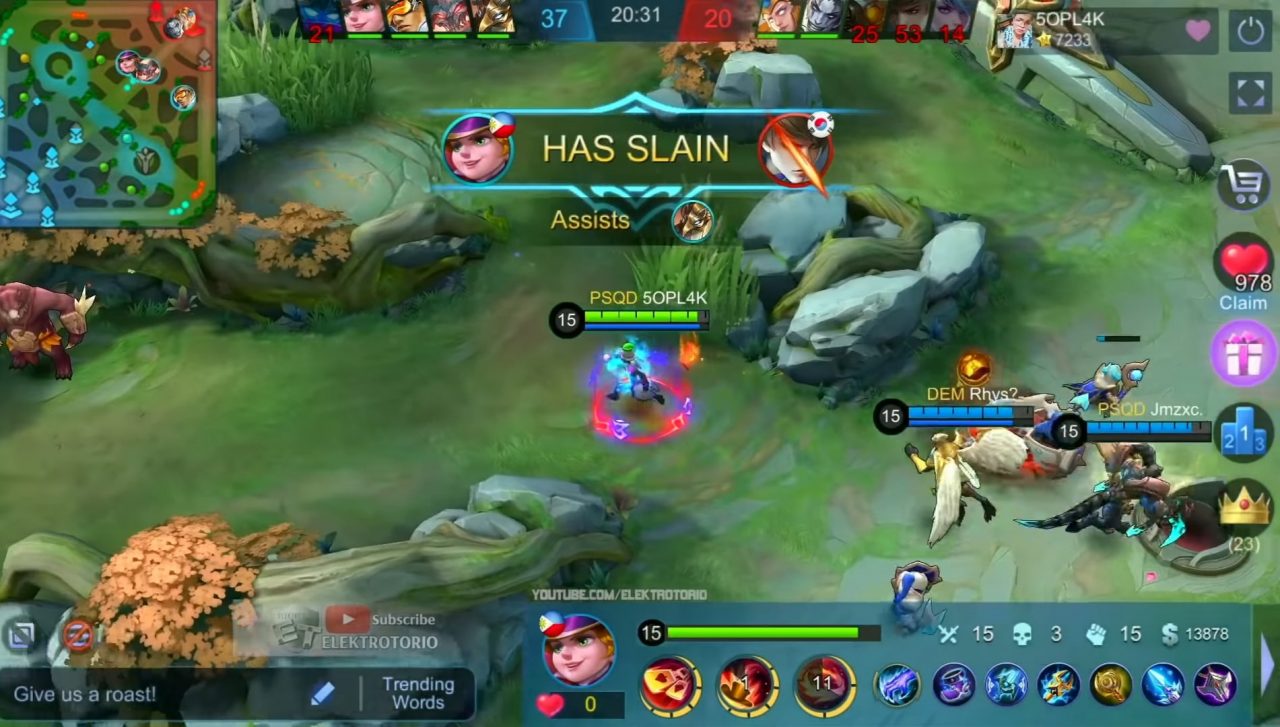1280x727 pixels.
Task: Switch to Trending Words
Action: 419,694
